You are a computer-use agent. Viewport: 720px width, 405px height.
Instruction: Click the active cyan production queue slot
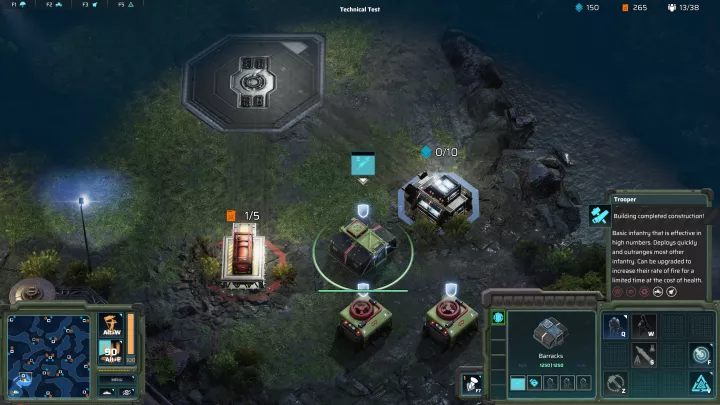click(518, 383)
